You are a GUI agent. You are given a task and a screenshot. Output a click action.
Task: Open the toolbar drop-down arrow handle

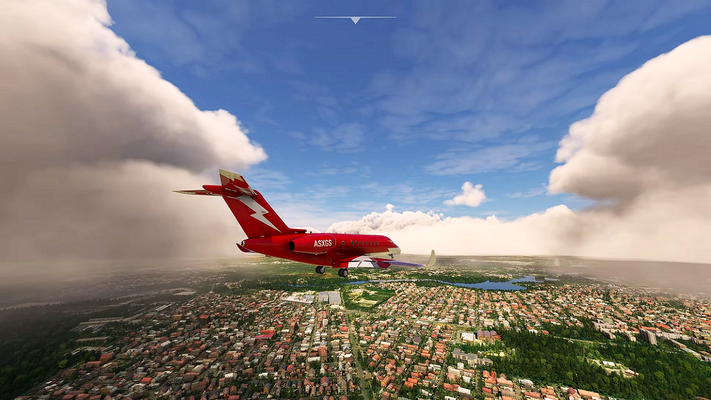click(355, 19)
